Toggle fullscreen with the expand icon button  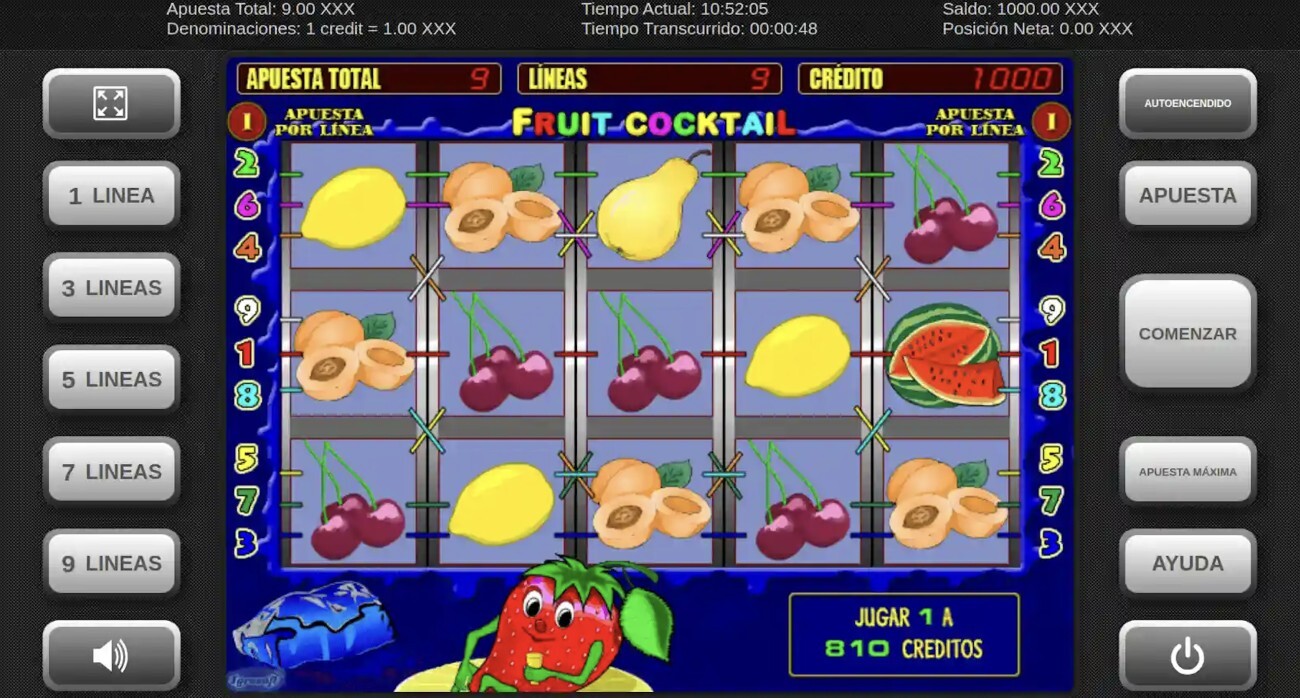coord(111,103)
